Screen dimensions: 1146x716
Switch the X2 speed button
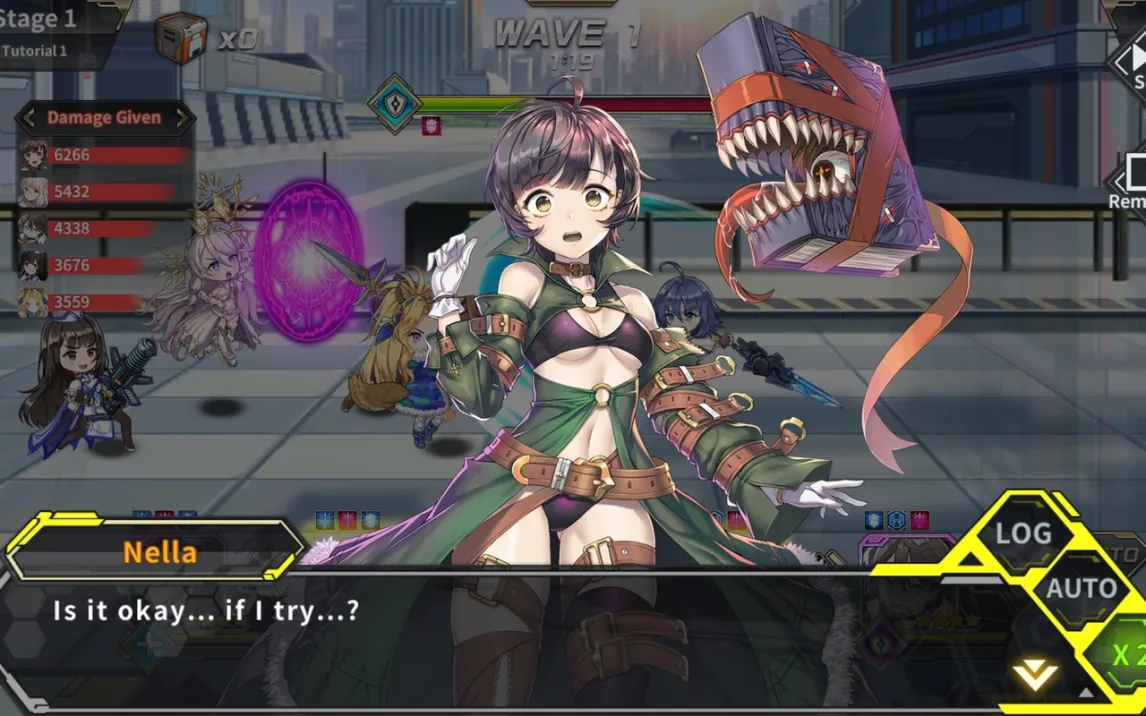coord(1126,654)
